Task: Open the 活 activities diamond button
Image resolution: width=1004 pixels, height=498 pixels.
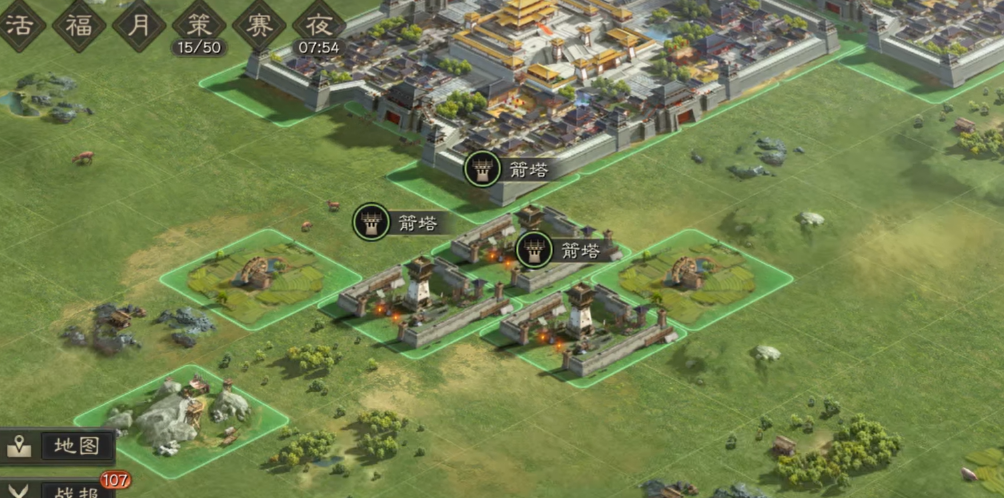Action: coord(20,23)
